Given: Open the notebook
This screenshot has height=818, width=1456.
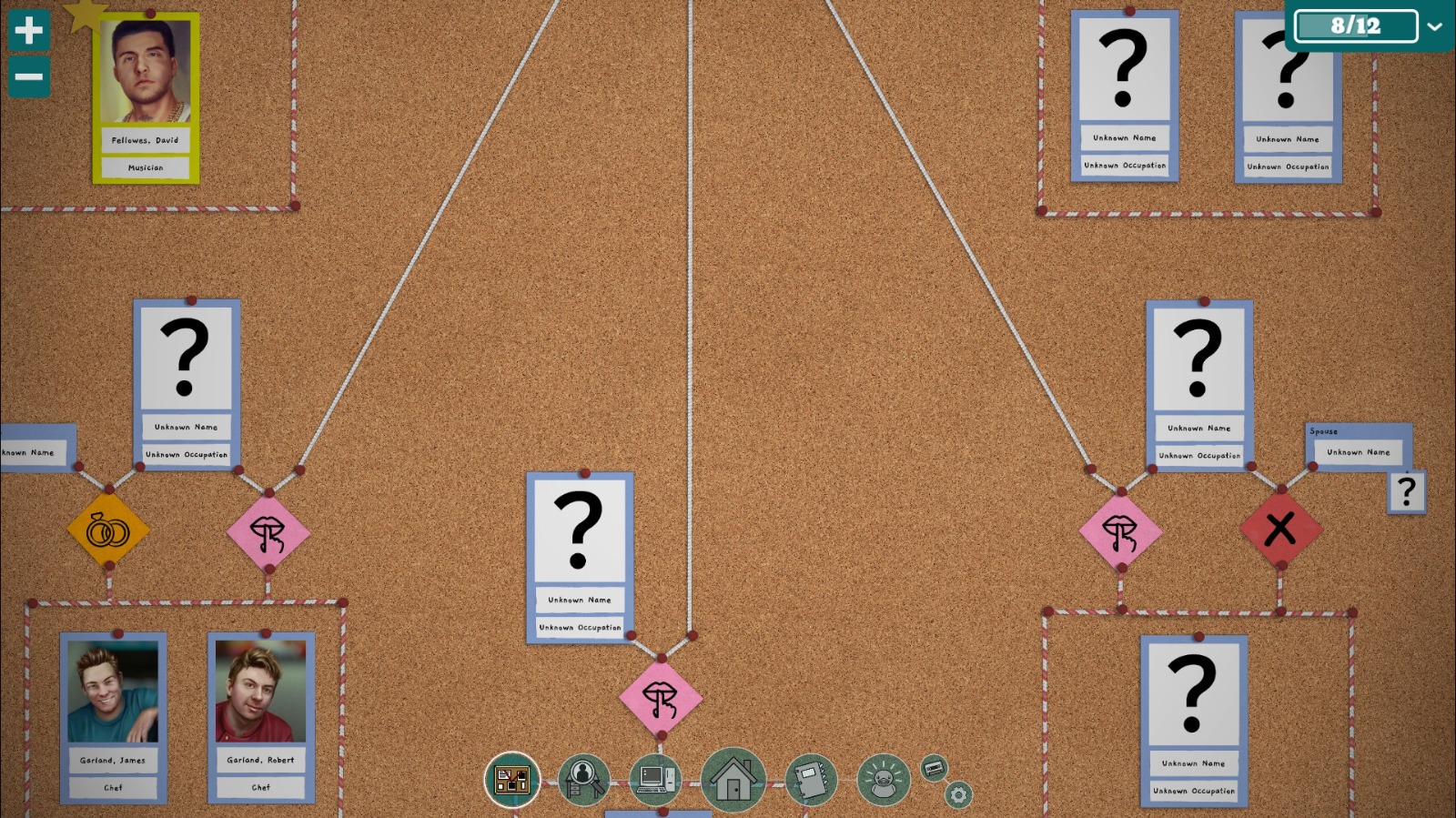Looking at the screenshot, I should coord(810,780).
